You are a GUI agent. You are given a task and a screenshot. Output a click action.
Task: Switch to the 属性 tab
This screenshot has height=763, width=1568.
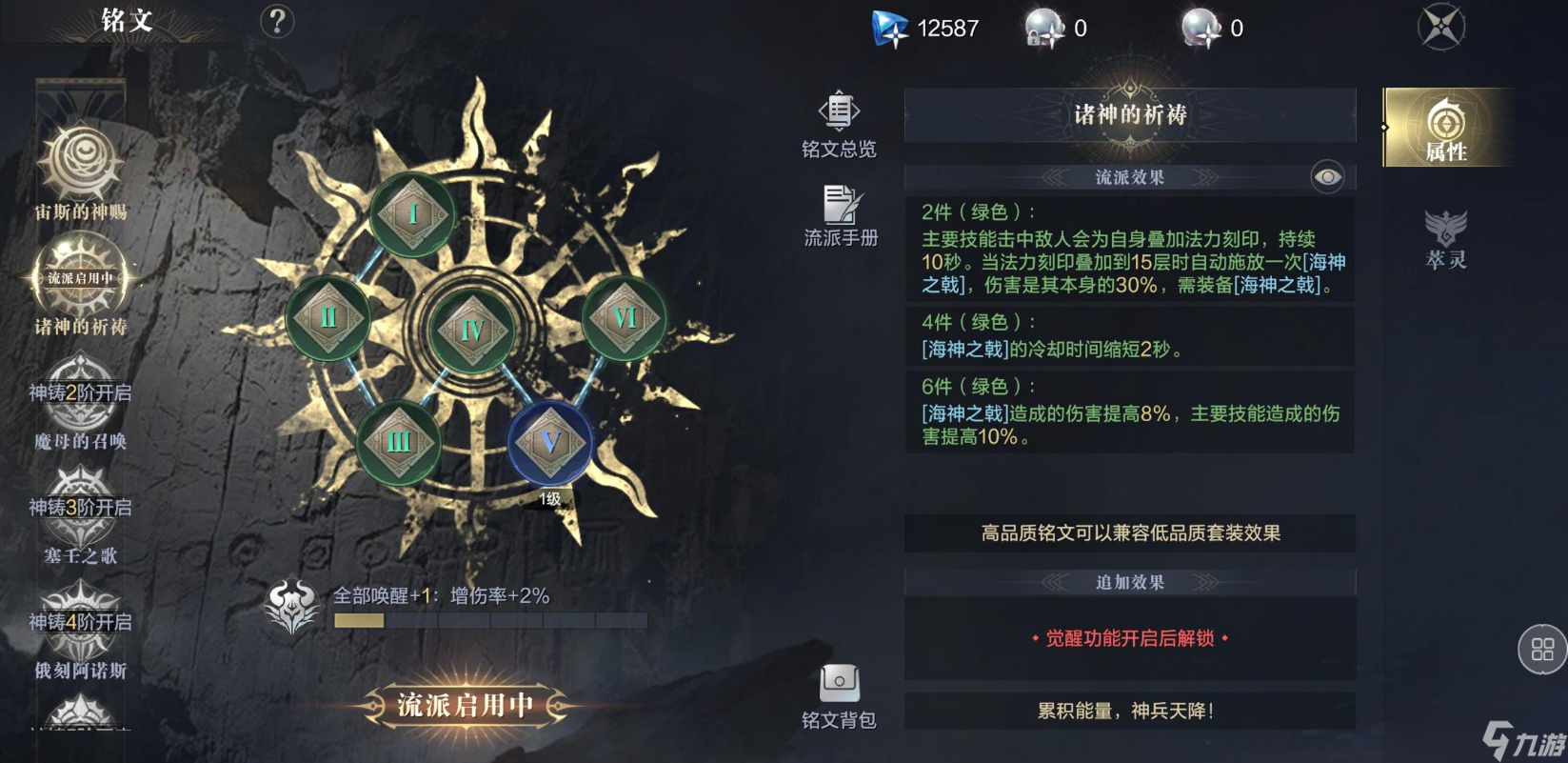click(1448, 129)
